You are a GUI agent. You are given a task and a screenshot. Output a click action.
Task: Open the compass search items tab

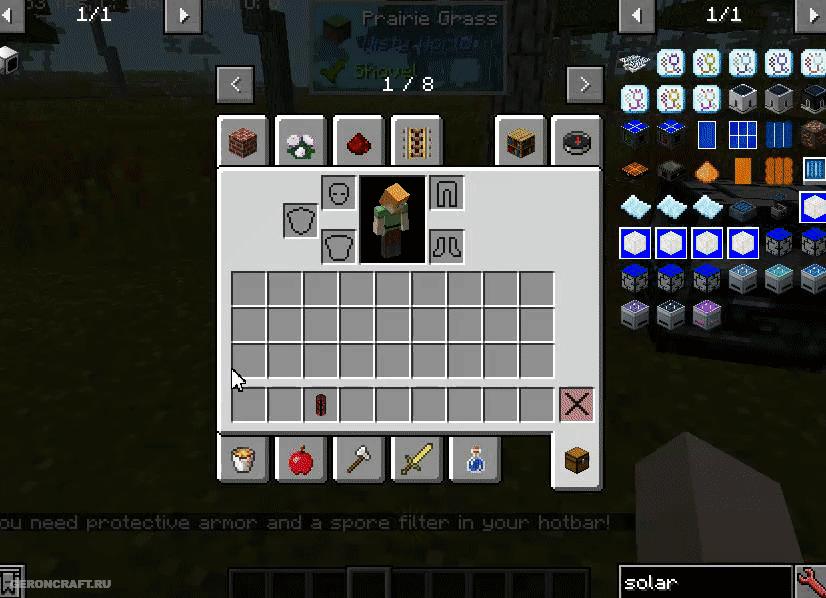tap(577, 144)
